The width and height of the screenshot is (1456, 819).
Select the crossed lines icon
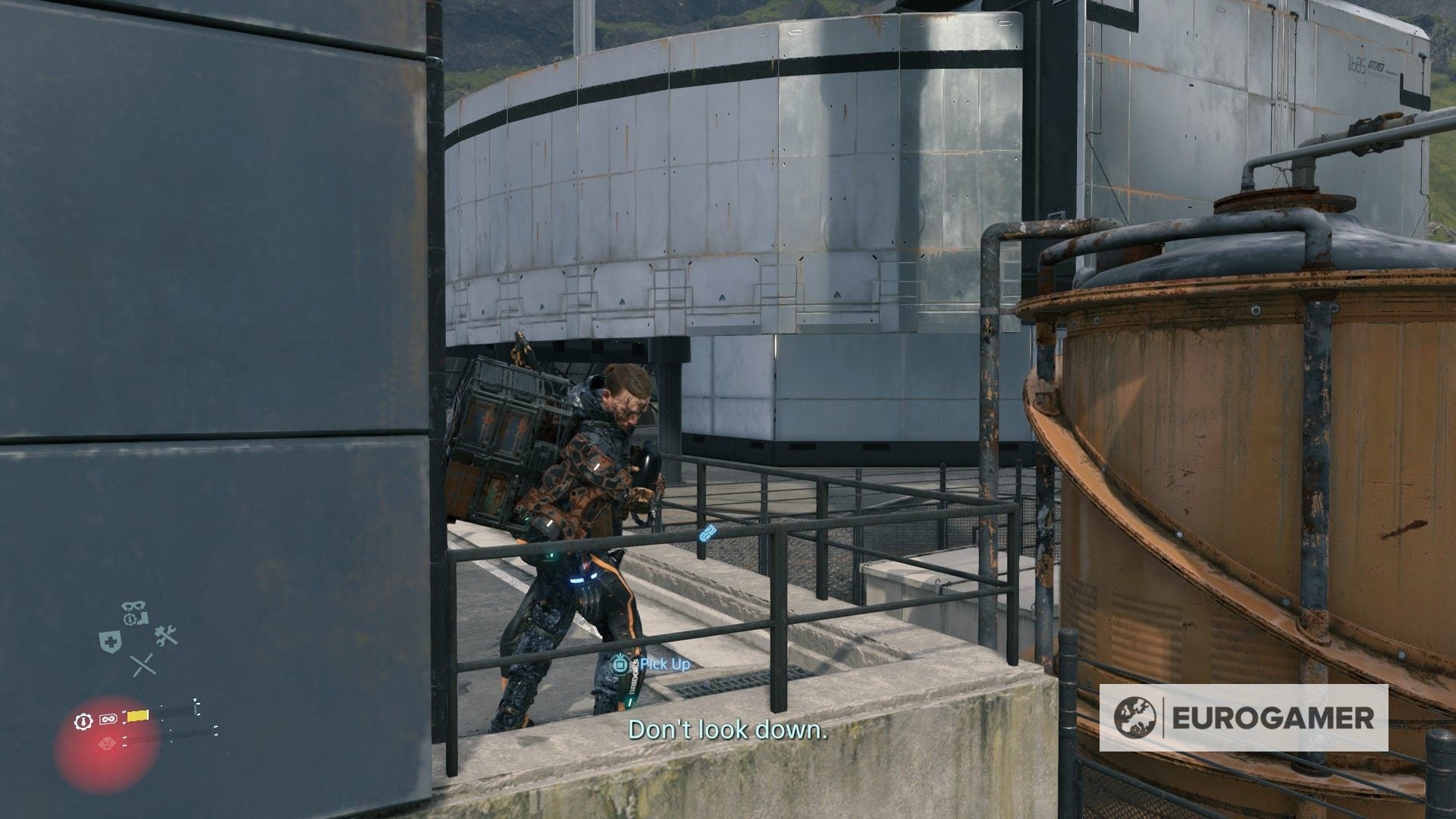click(x=143, y=665)
